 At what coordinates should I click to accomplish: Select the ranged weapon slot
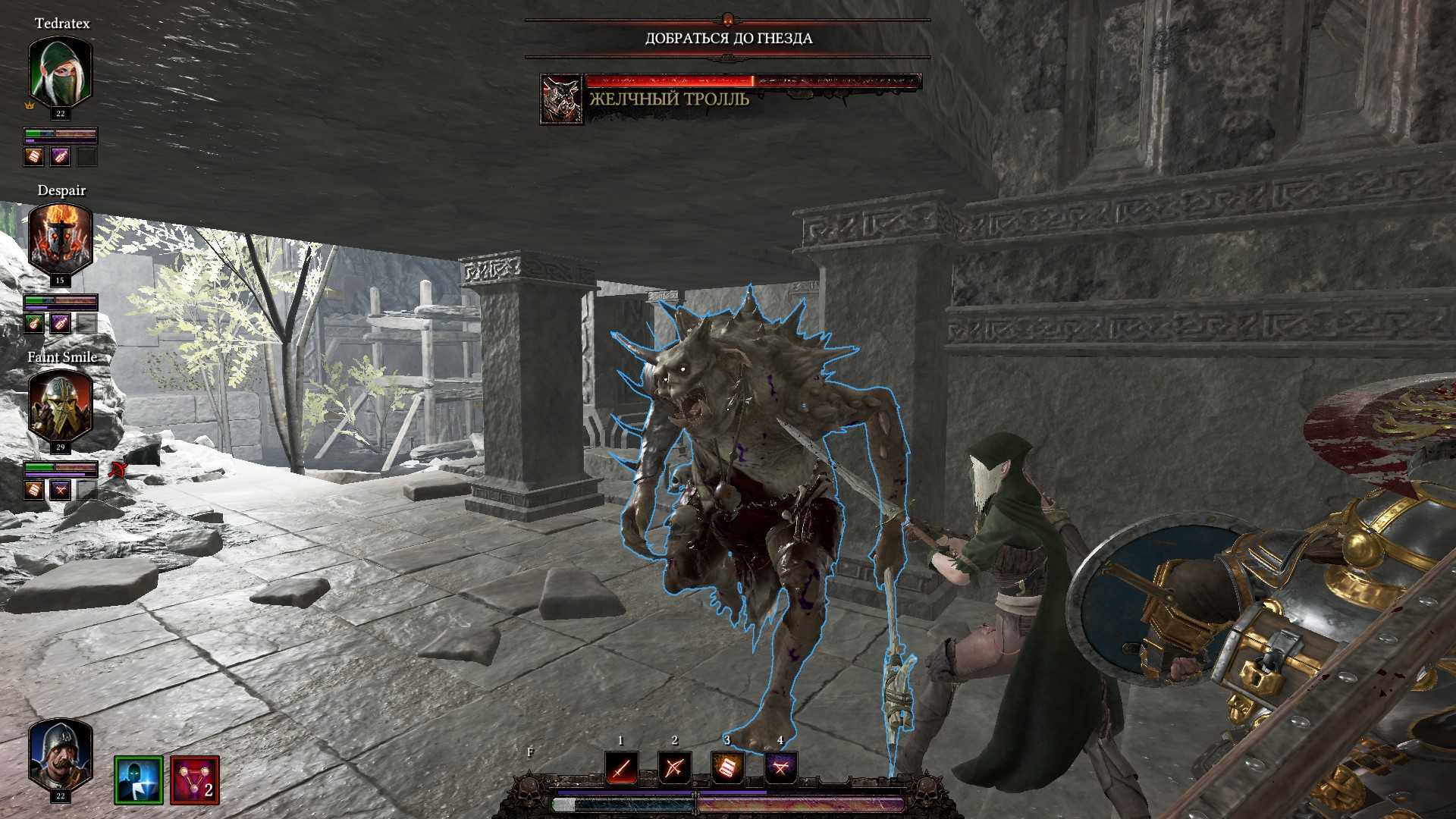pyautogui.click(x=674, y=769)
